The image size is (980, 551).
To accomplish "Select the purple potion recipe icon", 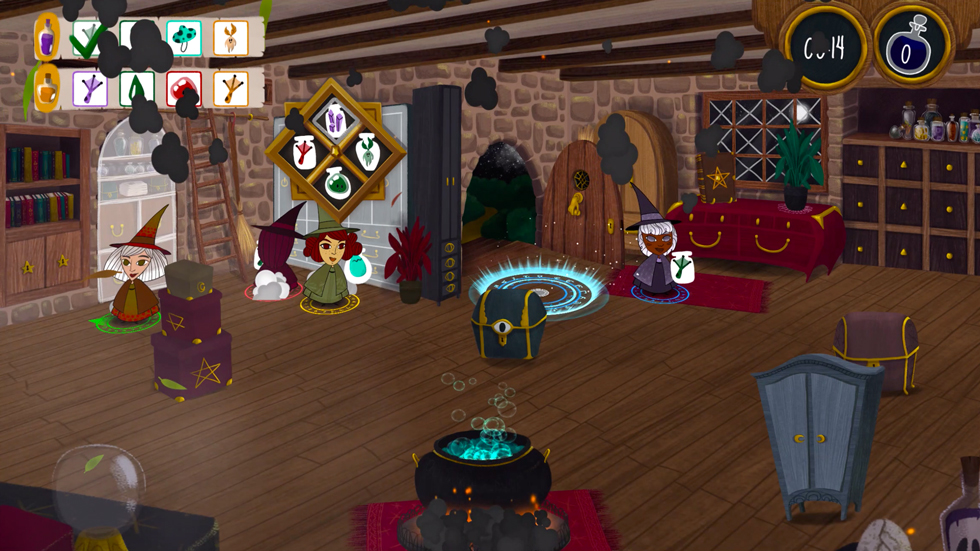I will pyautogui.click(x=47, y=39).
